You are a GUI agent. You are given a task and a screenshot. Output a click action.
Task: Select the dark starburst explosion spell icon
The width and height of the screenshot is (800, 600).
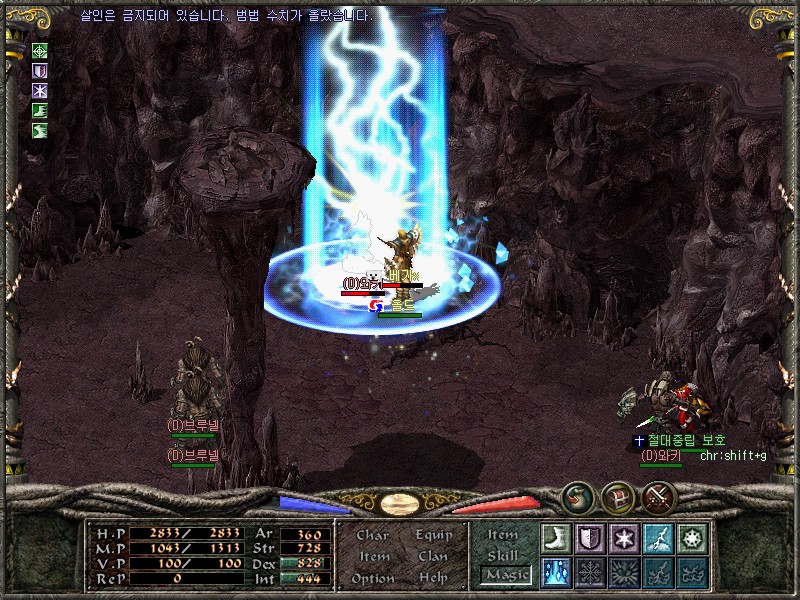pos(624,572)
